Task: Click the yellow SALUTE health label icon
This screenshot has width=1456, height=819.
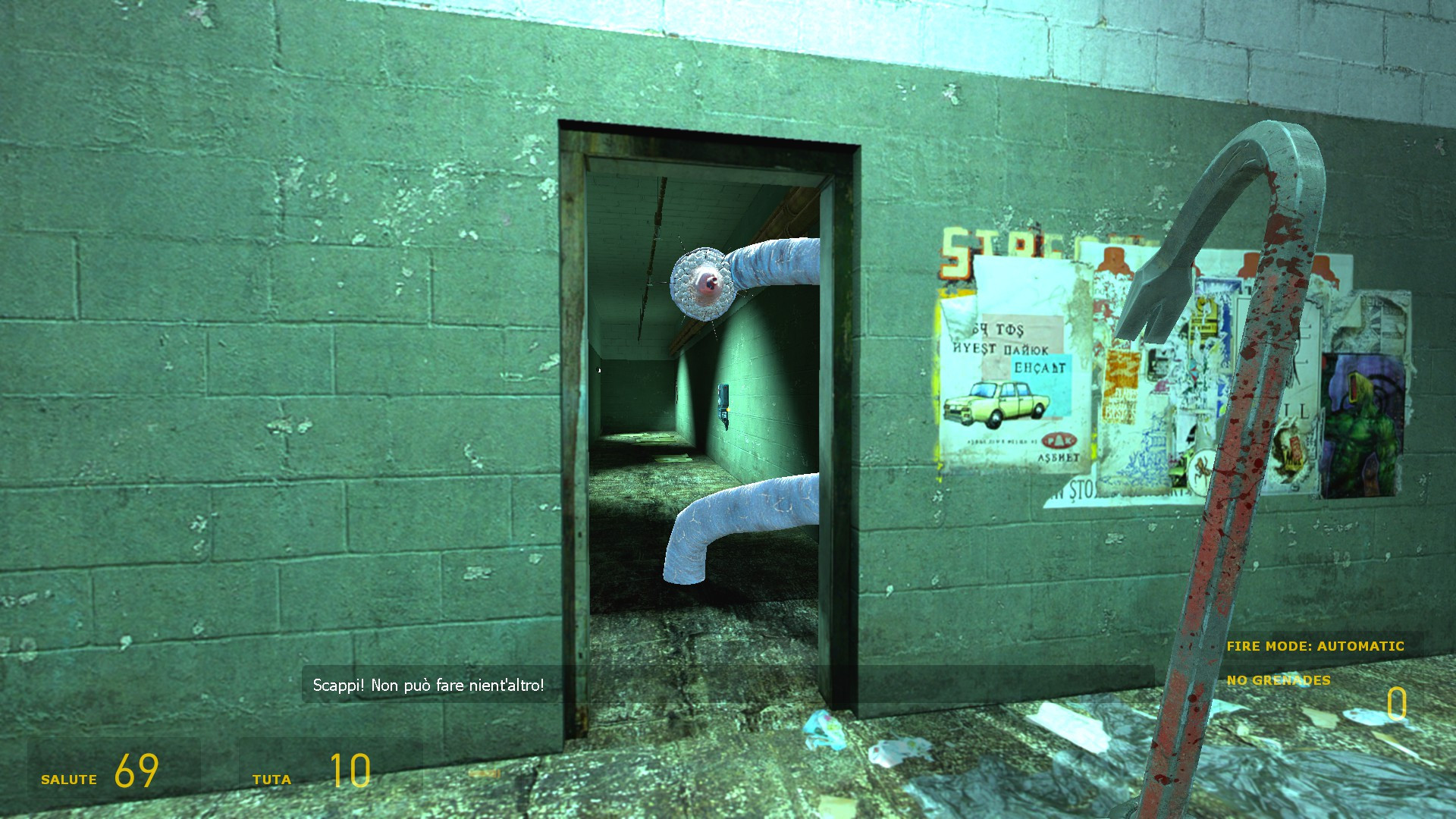Action: pos(68,777)
